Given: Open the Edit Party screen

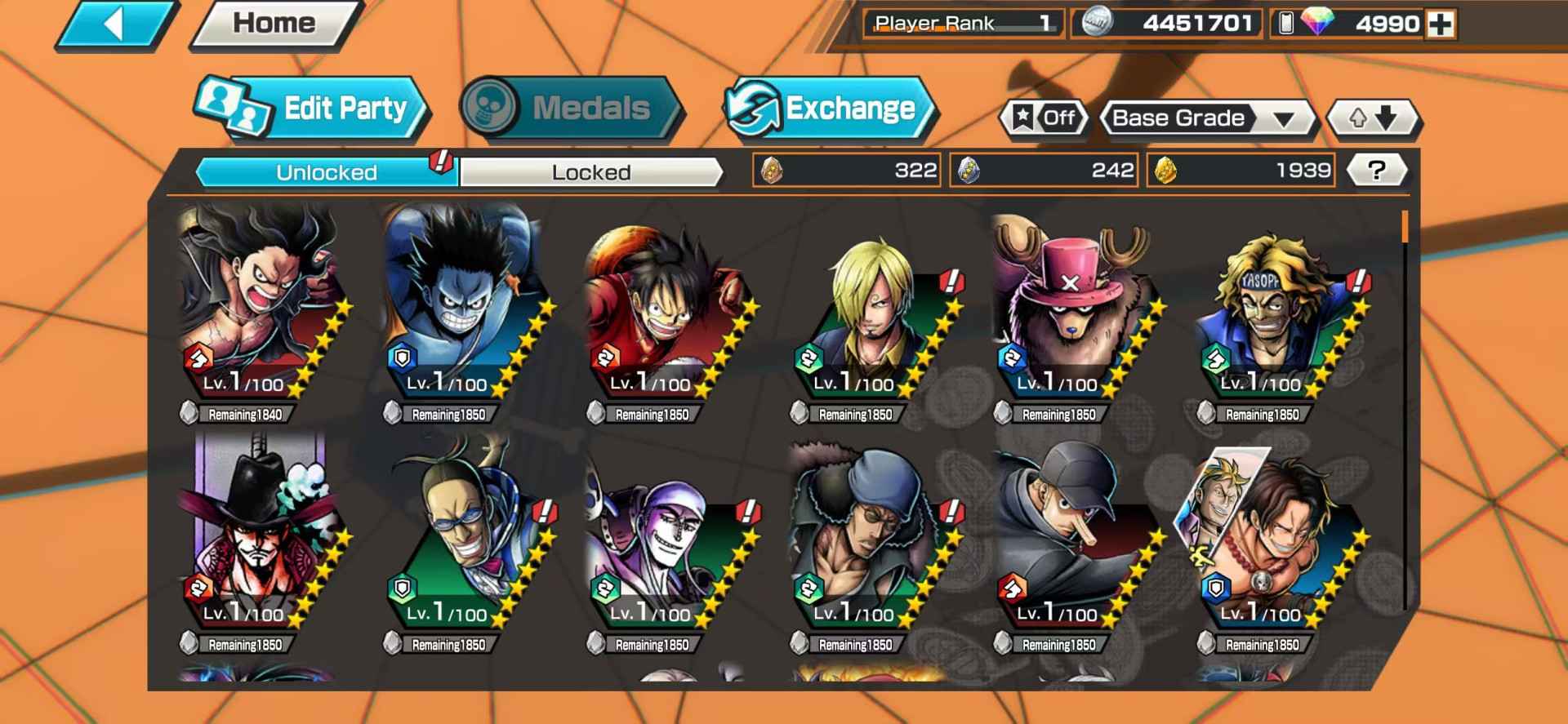Looking at the screenshot, I should (313, 108).
